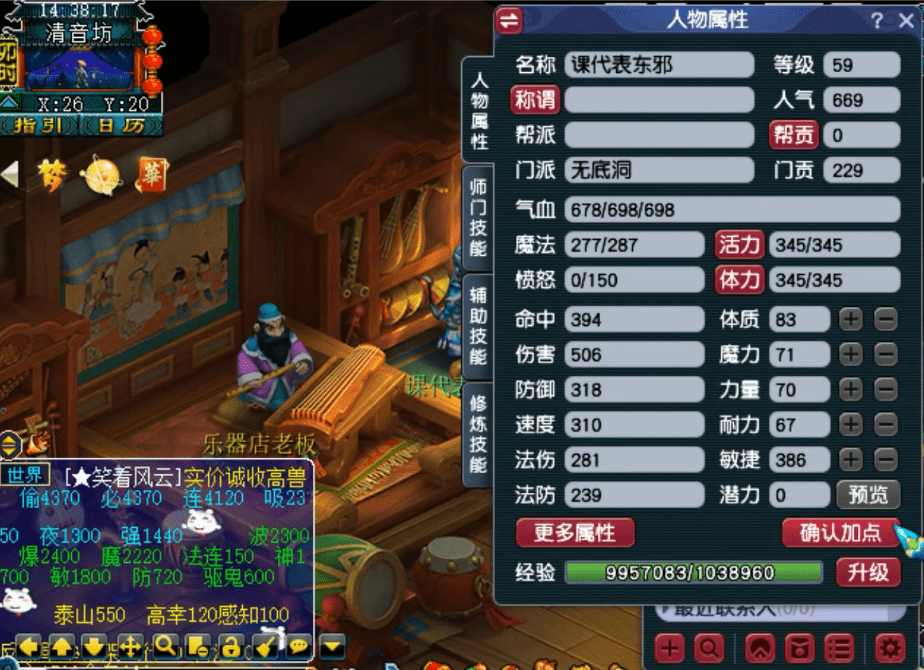Open the 辅助技能 tab

[x=478, y=325]
